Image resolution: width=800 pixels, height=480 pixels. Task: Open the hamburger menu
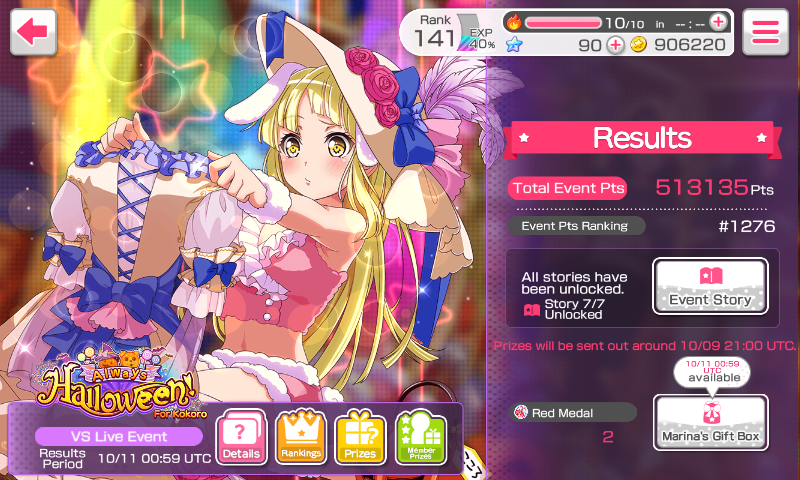click(766, 31)
